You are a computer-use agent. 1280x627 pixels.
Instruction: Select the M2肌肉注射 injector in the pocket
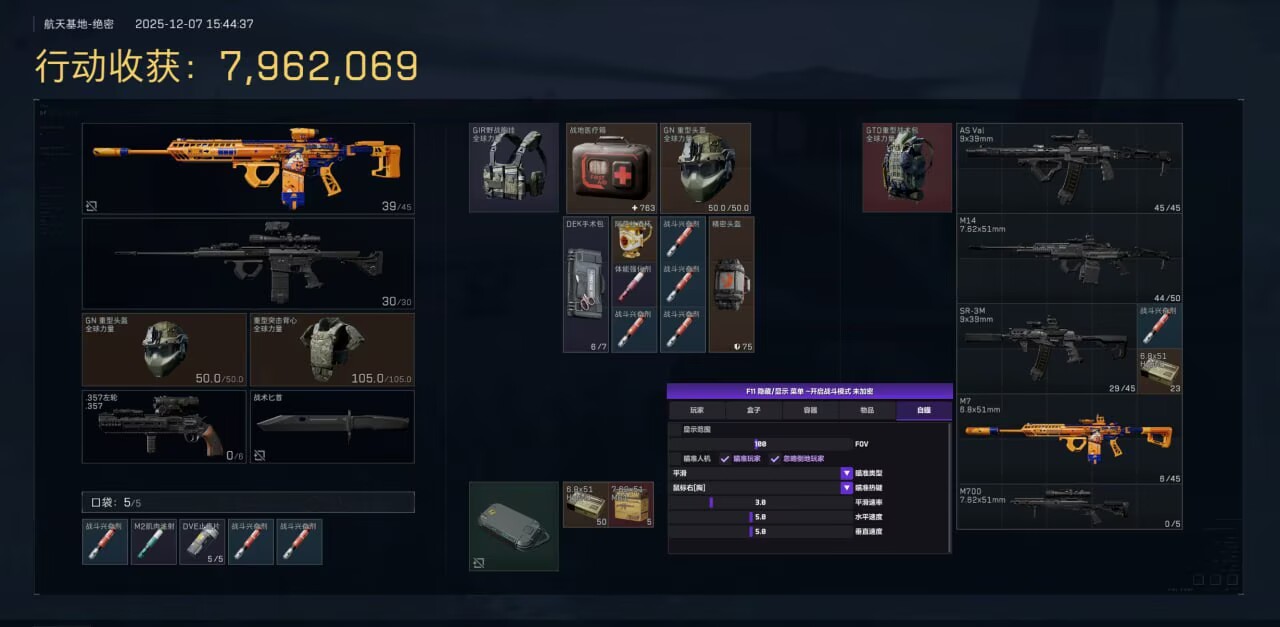153,541
